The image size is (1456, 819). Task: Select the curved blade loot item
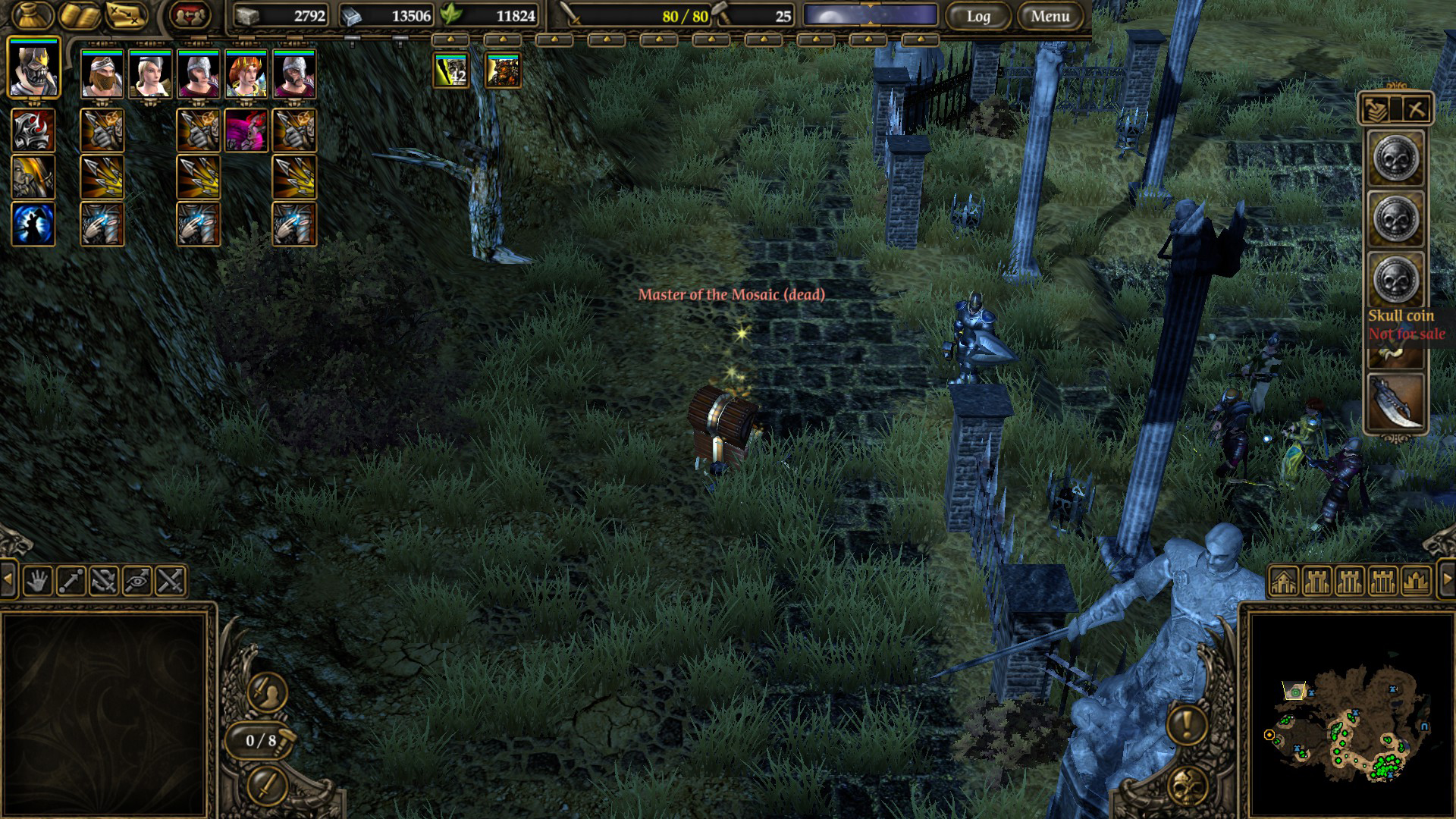click(x=1396, y=402)
